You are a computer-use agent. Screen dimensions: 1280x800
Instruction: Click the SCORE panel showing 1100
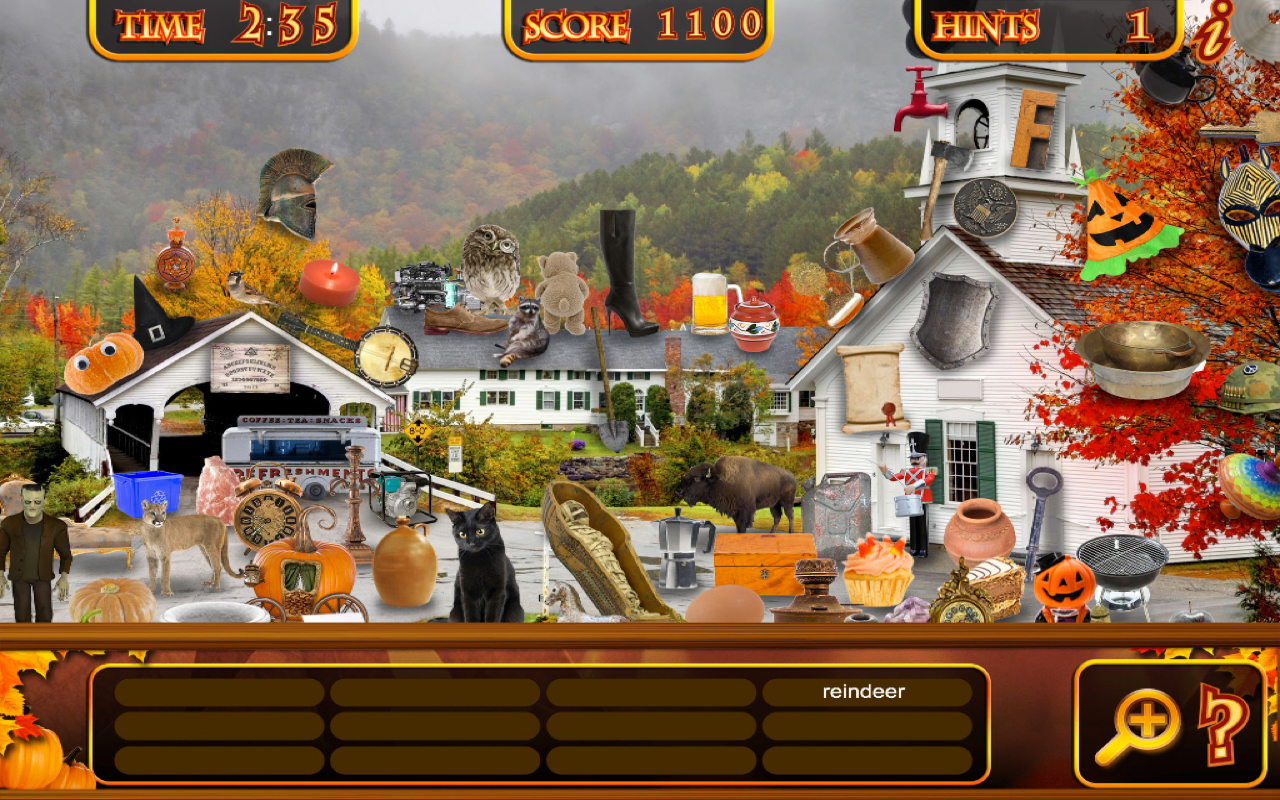point(635,22)
